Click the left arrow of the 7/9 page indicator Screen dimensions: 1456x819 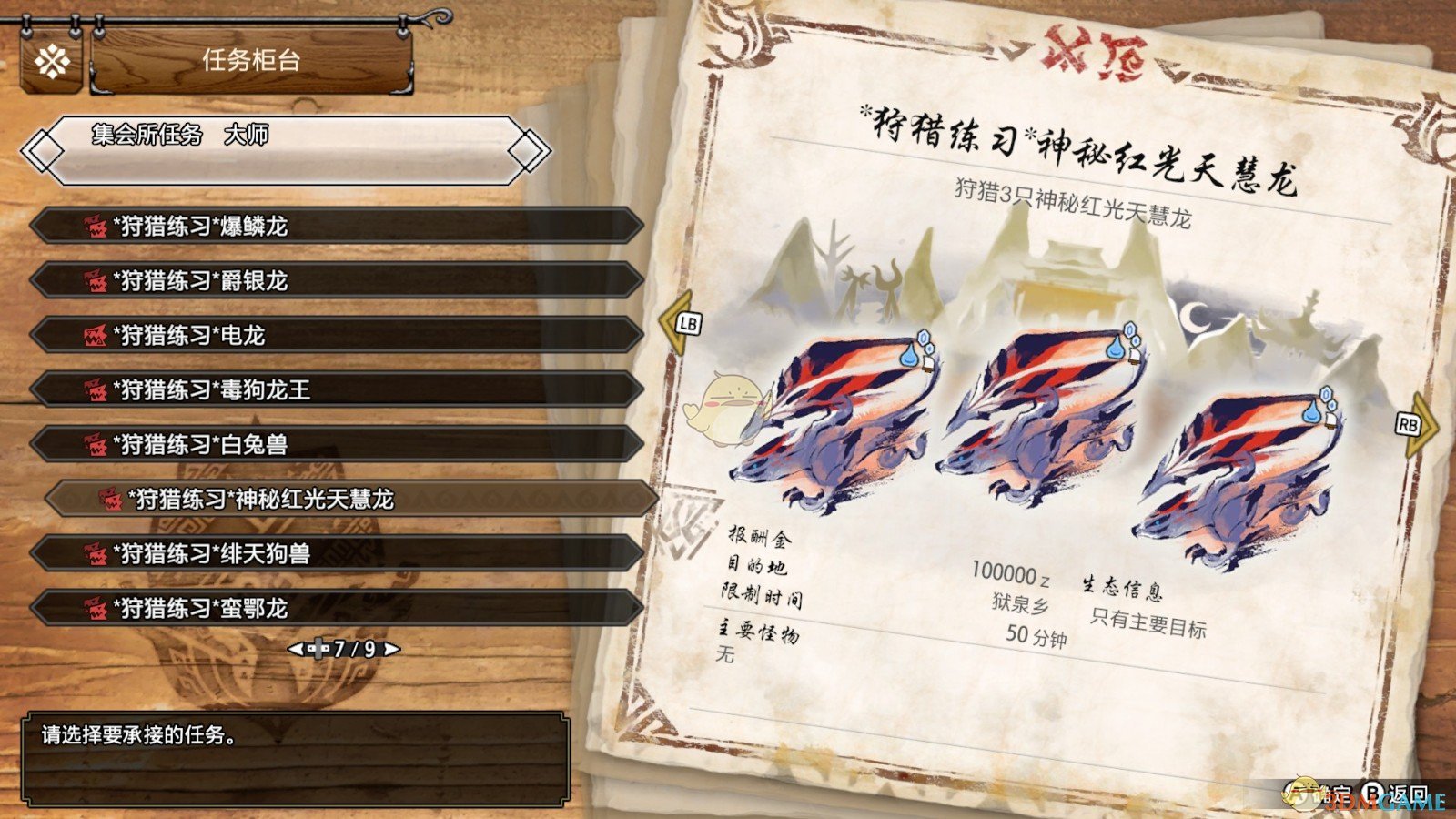tap(298, 649)
